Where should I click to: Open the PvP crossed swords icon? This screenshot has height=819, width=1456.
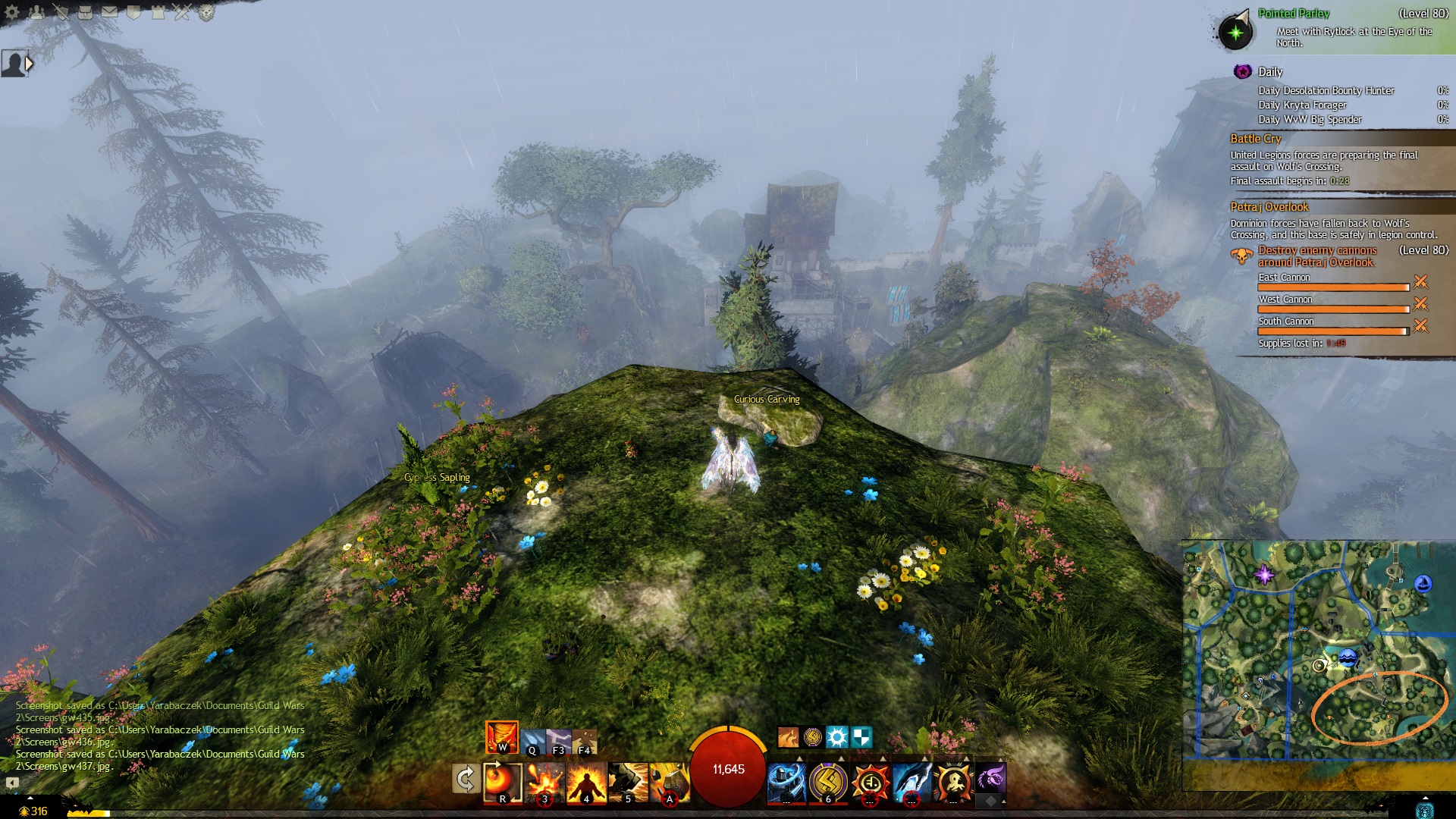coord(182,12)
